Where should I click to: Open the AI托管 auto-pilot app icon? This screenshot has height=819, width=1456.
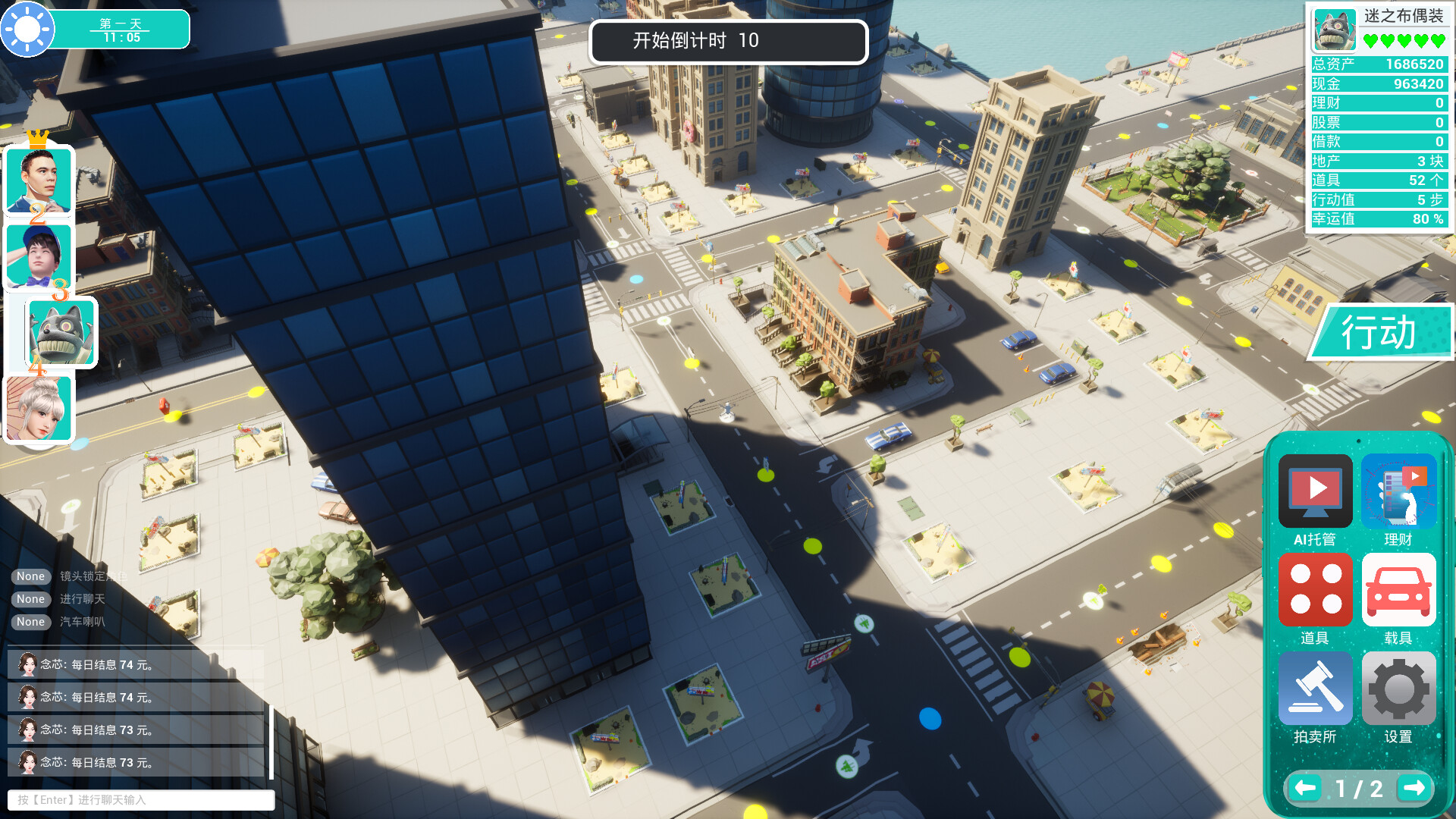[1314, 491]
